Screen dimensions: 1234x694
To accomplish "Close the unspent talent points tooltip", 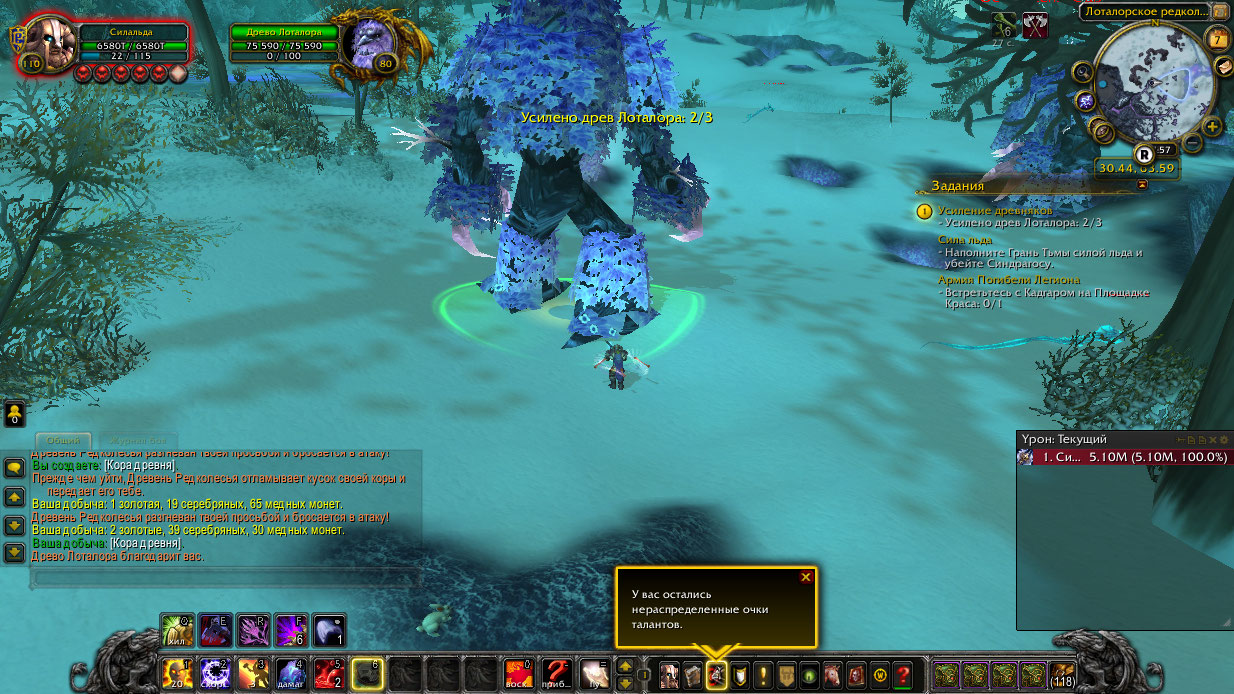I will [x=806, y=577].
